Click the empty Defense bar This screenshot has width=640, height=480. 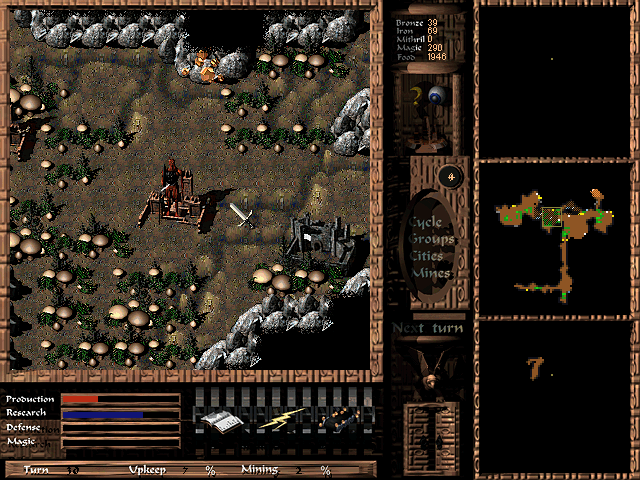120,427
